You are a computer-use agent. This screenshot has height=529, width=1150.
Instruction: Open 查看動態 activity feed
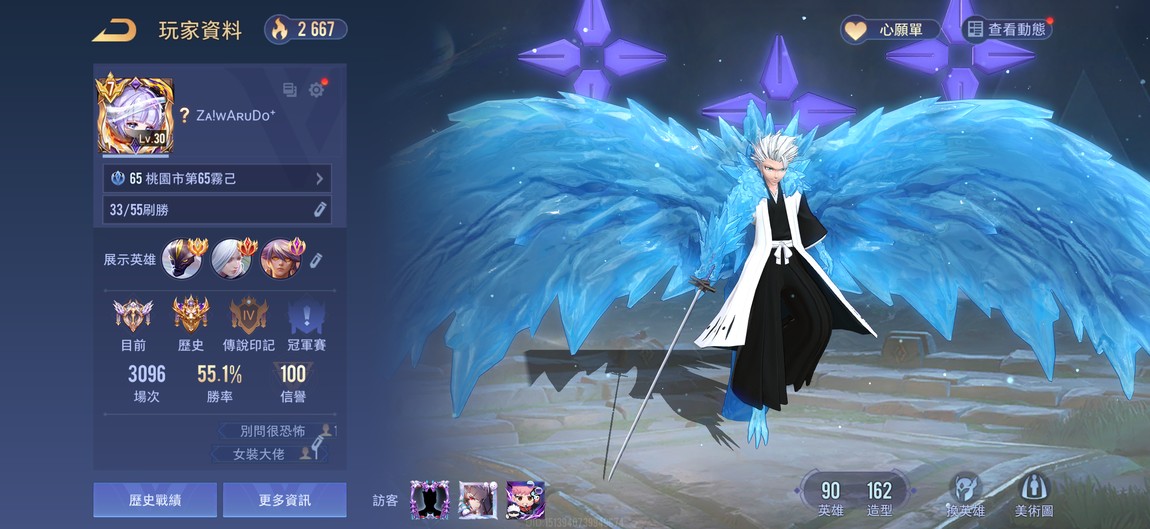(1006, 30)
